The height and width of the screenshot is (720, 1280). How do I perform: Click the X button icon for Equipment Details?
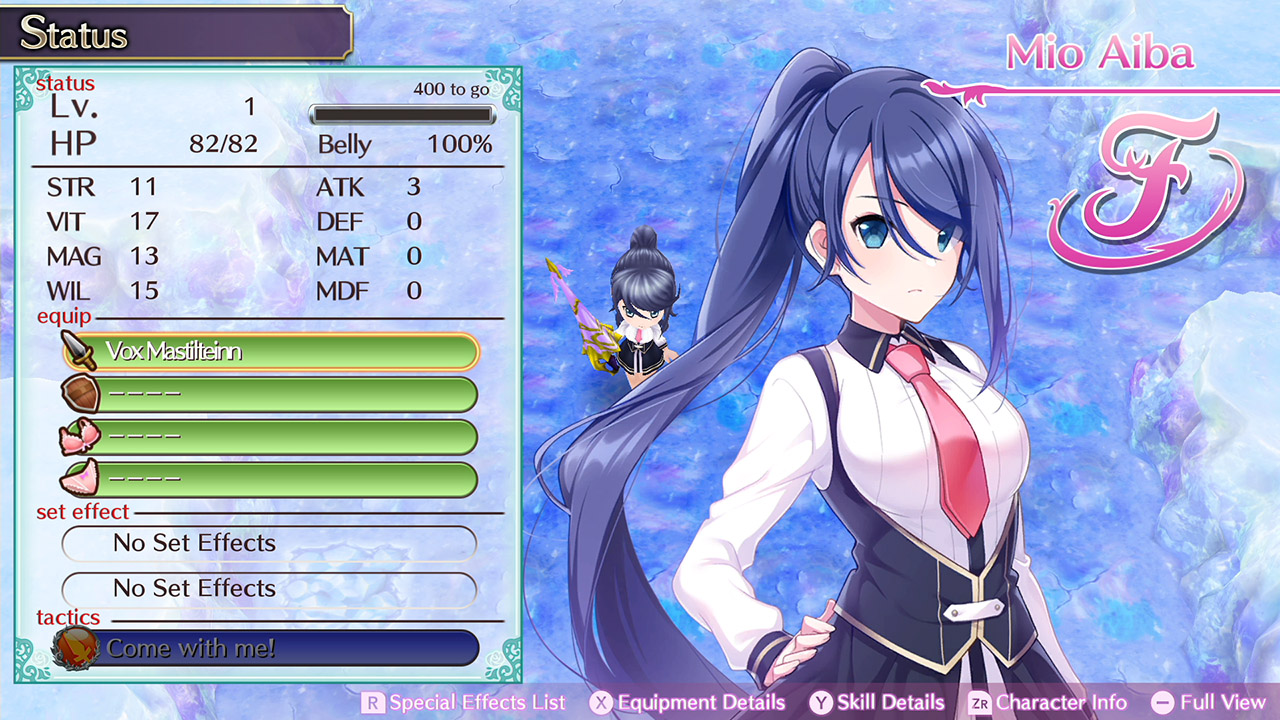click(602, 702)
